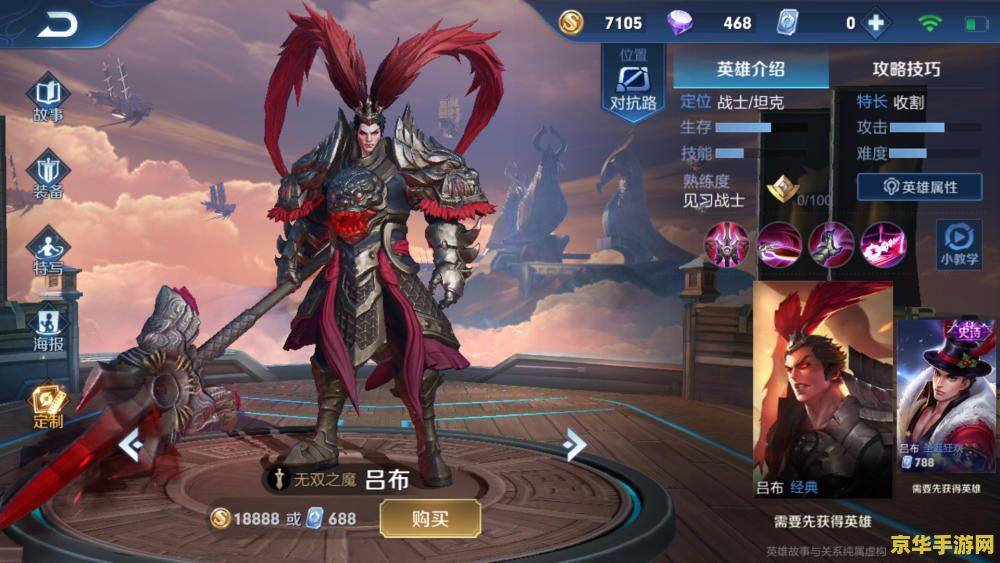1000x563 pixels.
Task: Show the previous hero with left arrow
Action: (x=131, y=443)
